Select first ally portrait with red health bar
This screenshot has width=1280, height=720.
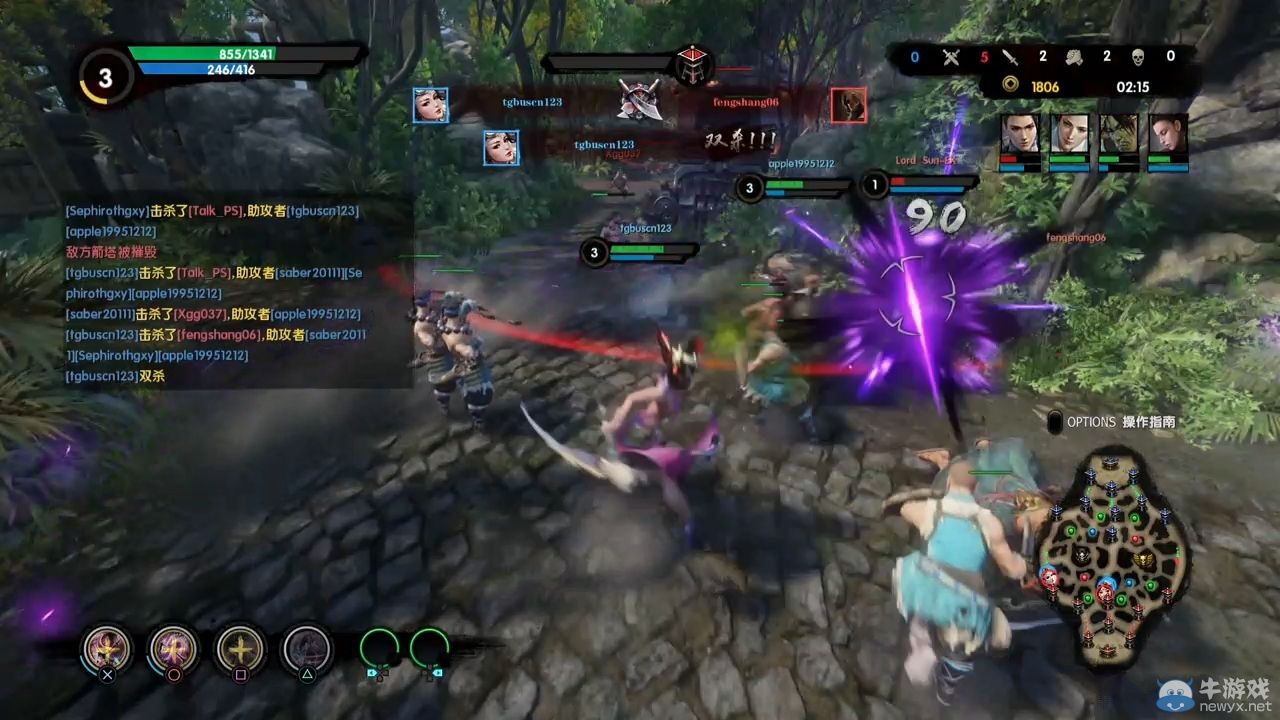point(1019,142)
